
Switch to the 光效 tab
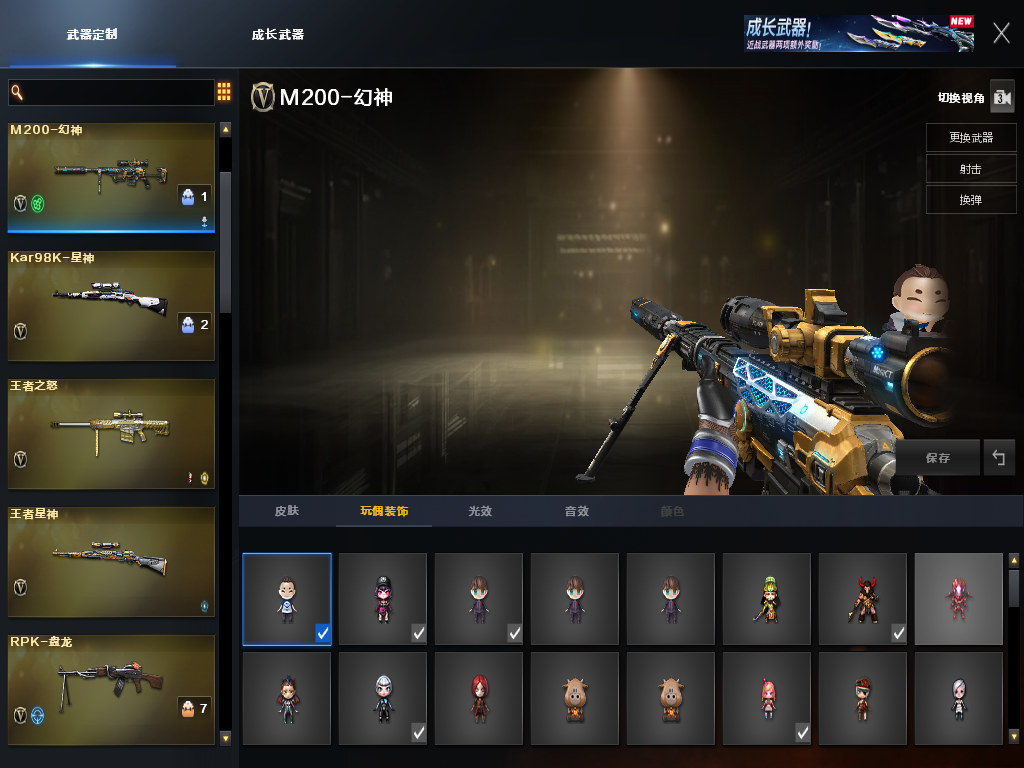click(480, 511)
